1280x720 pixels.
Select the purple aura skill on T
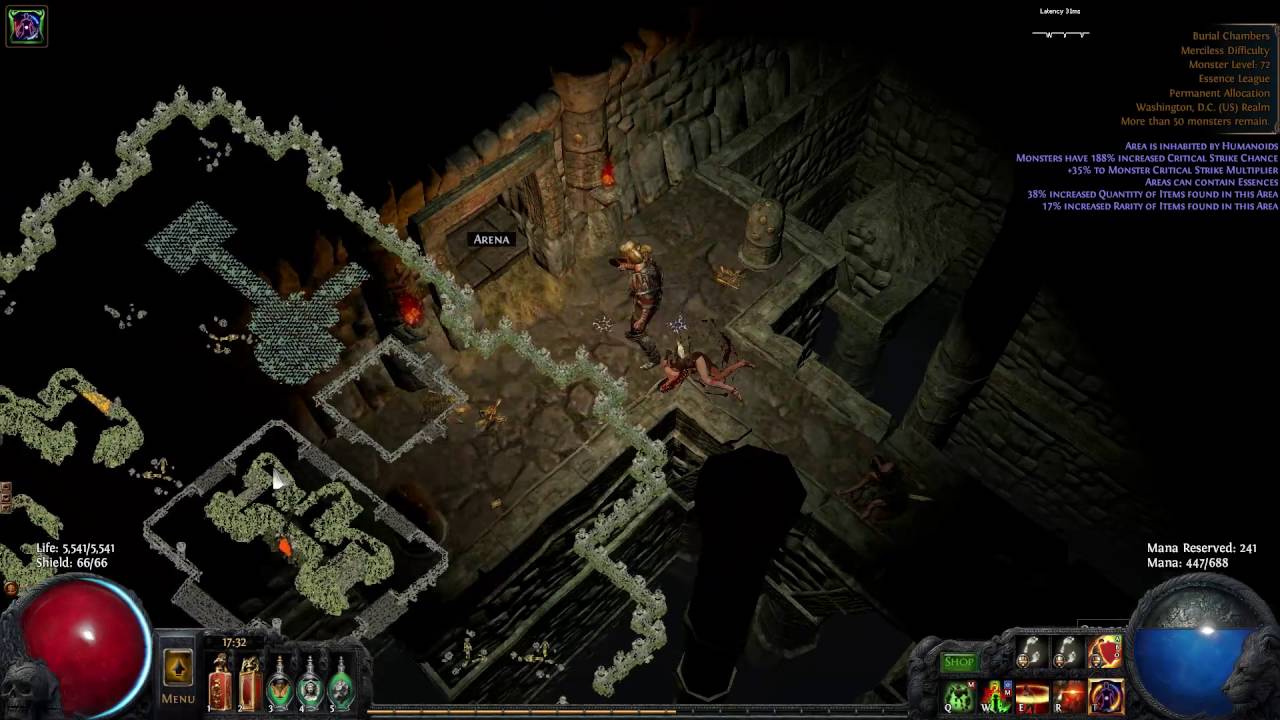[1105, 696]
